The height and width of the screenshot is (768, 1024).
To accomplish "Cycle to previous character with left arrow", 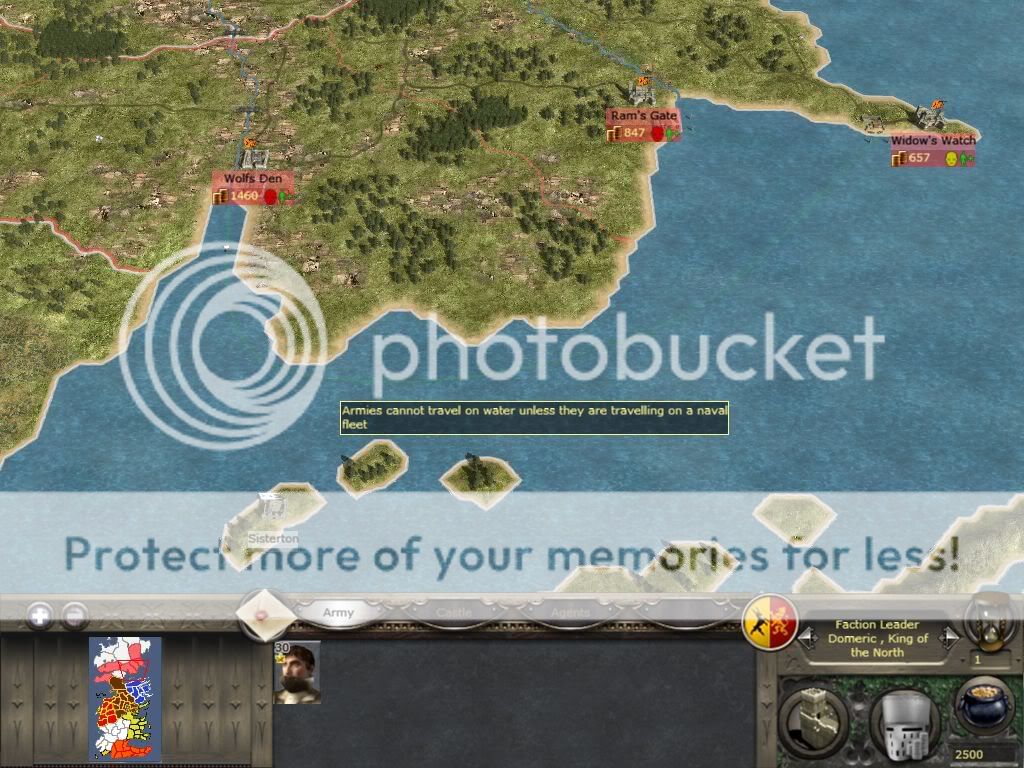I will tap(805, 638).
